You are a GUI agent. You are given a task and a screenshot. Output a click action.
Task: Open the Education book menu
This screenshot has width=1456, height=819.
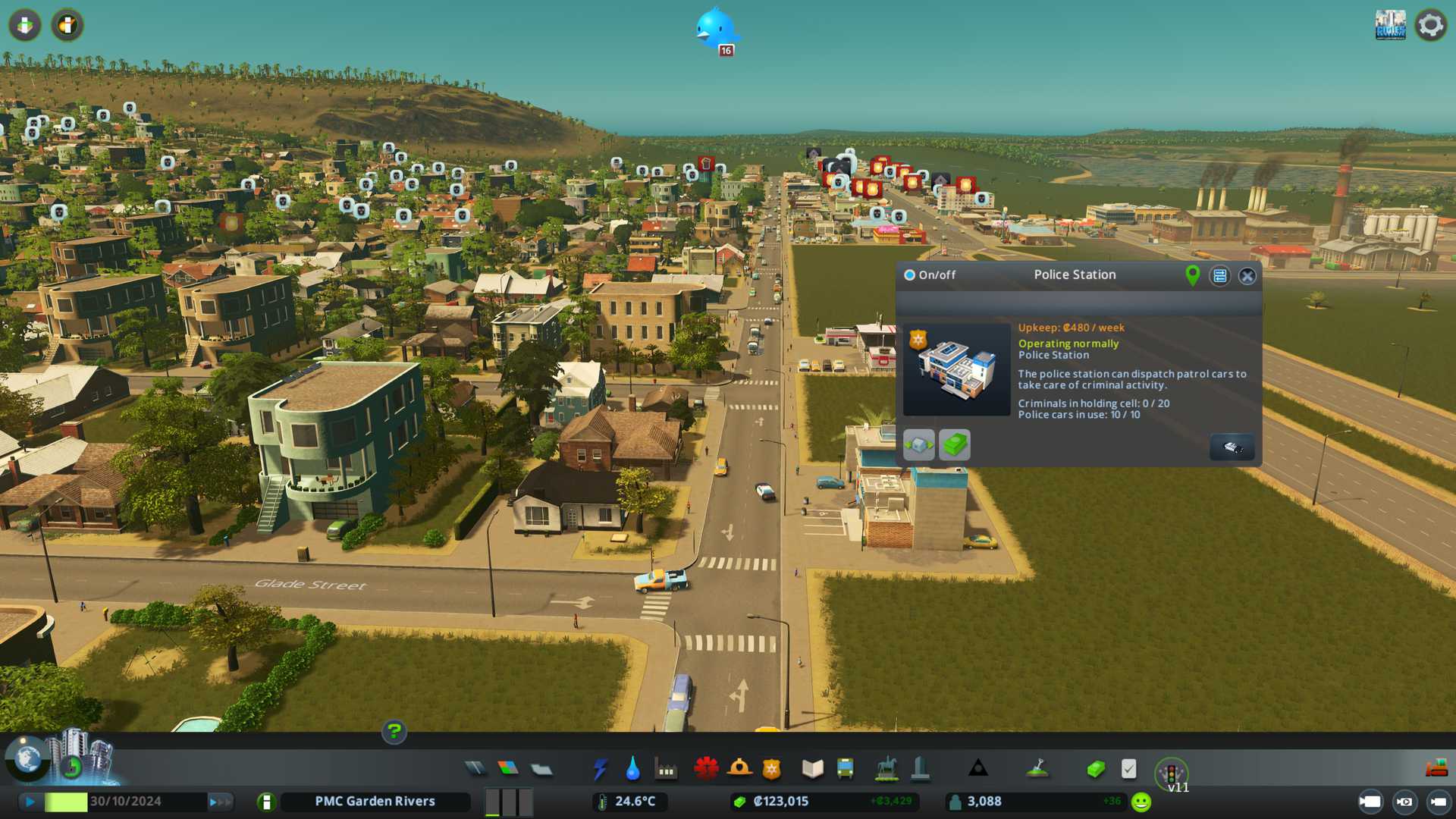pyautogui.click(x=812, y=770)
